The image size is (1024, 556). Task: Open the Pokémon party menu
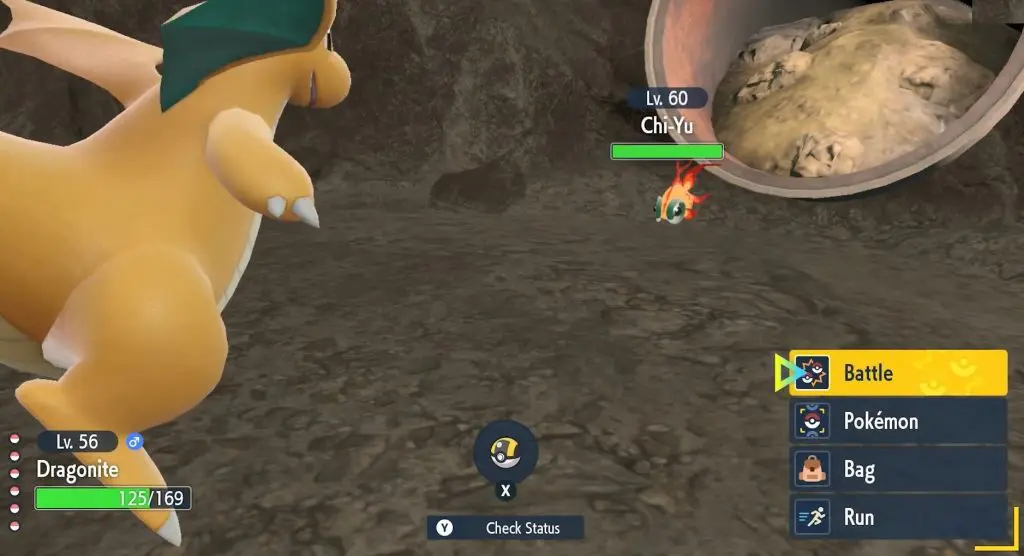898,421
